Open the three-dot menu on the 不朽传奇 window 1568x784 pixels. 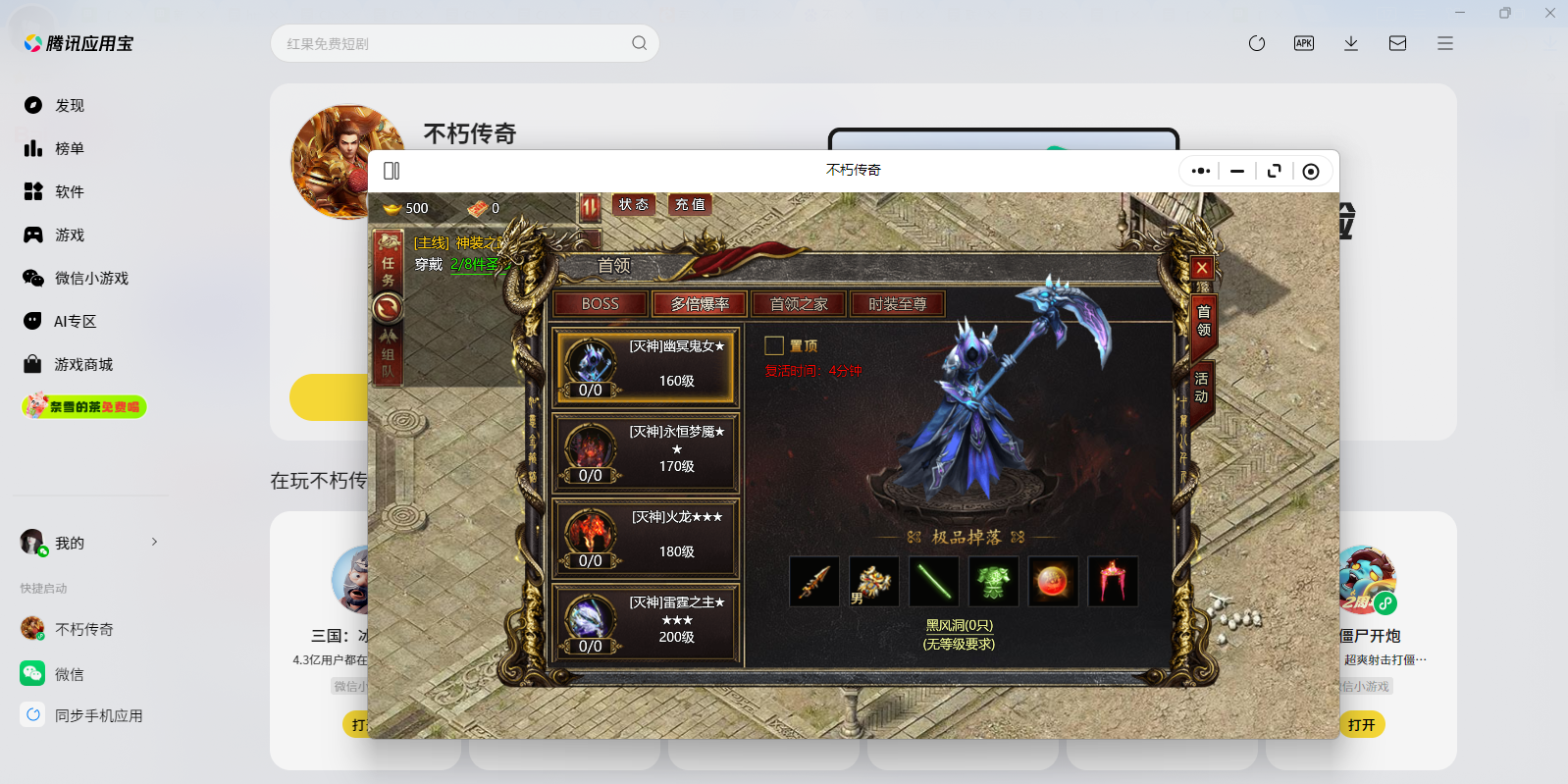[1199, 170]
